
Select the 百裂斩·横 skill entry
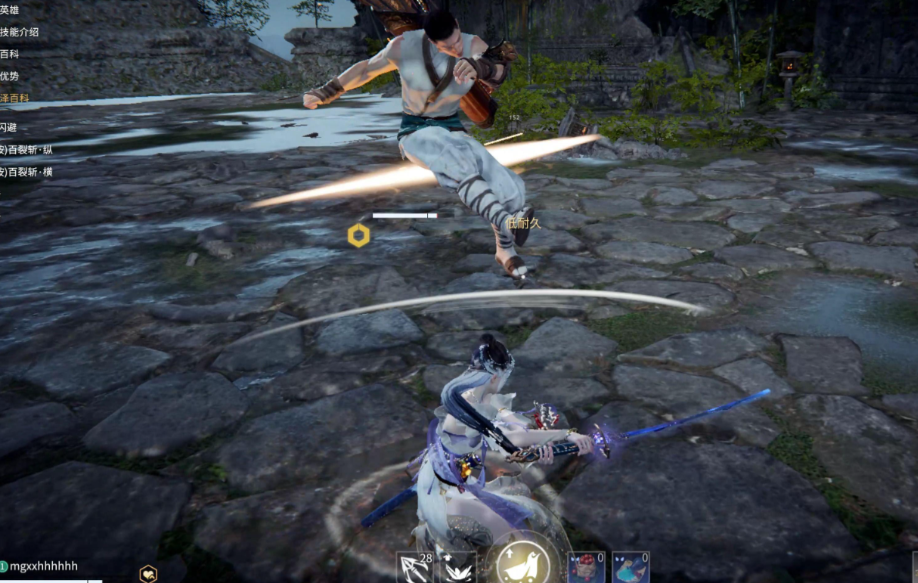click(27, 172)
